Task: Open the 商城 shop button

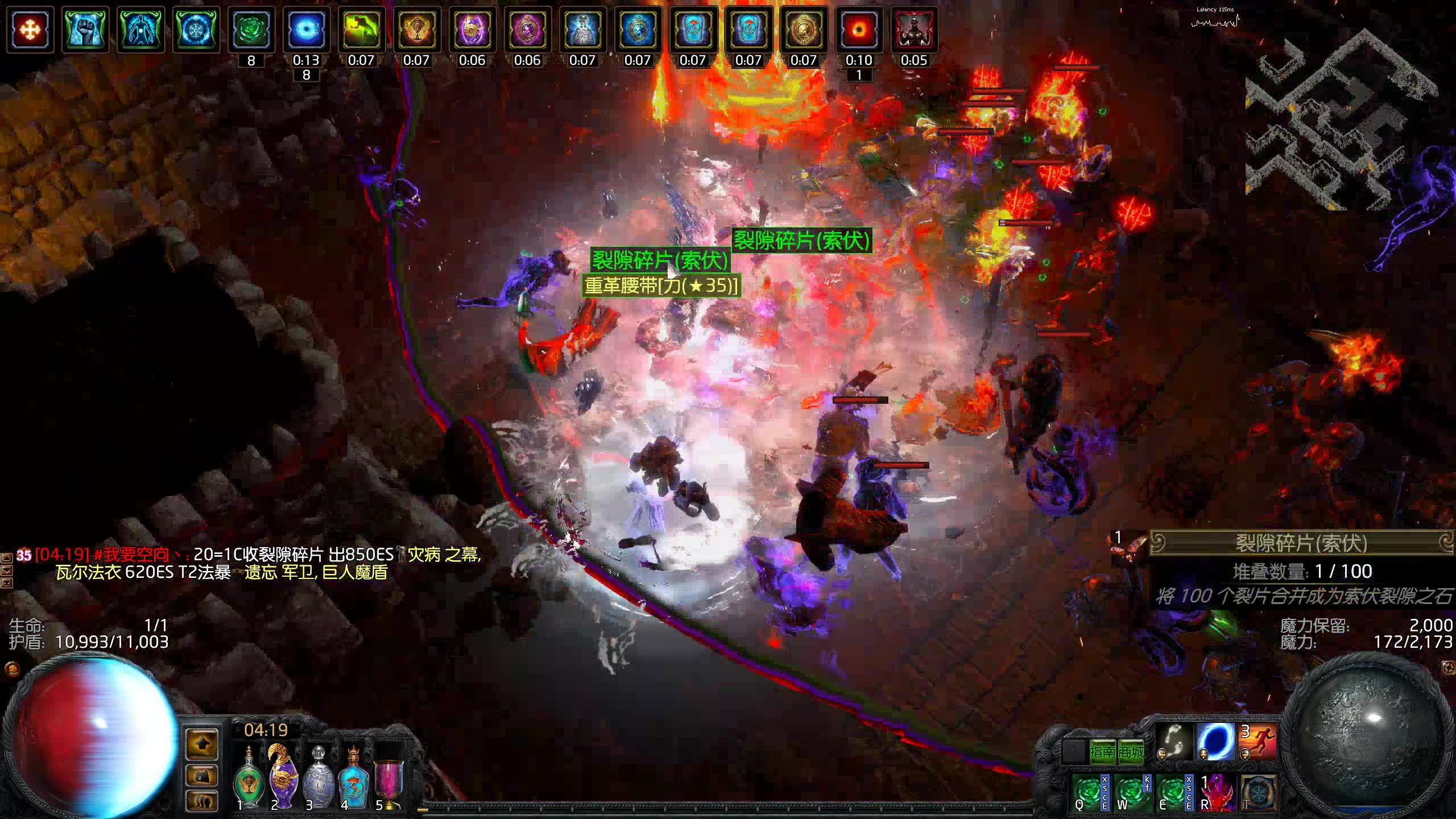Action: coord(1131,752)
